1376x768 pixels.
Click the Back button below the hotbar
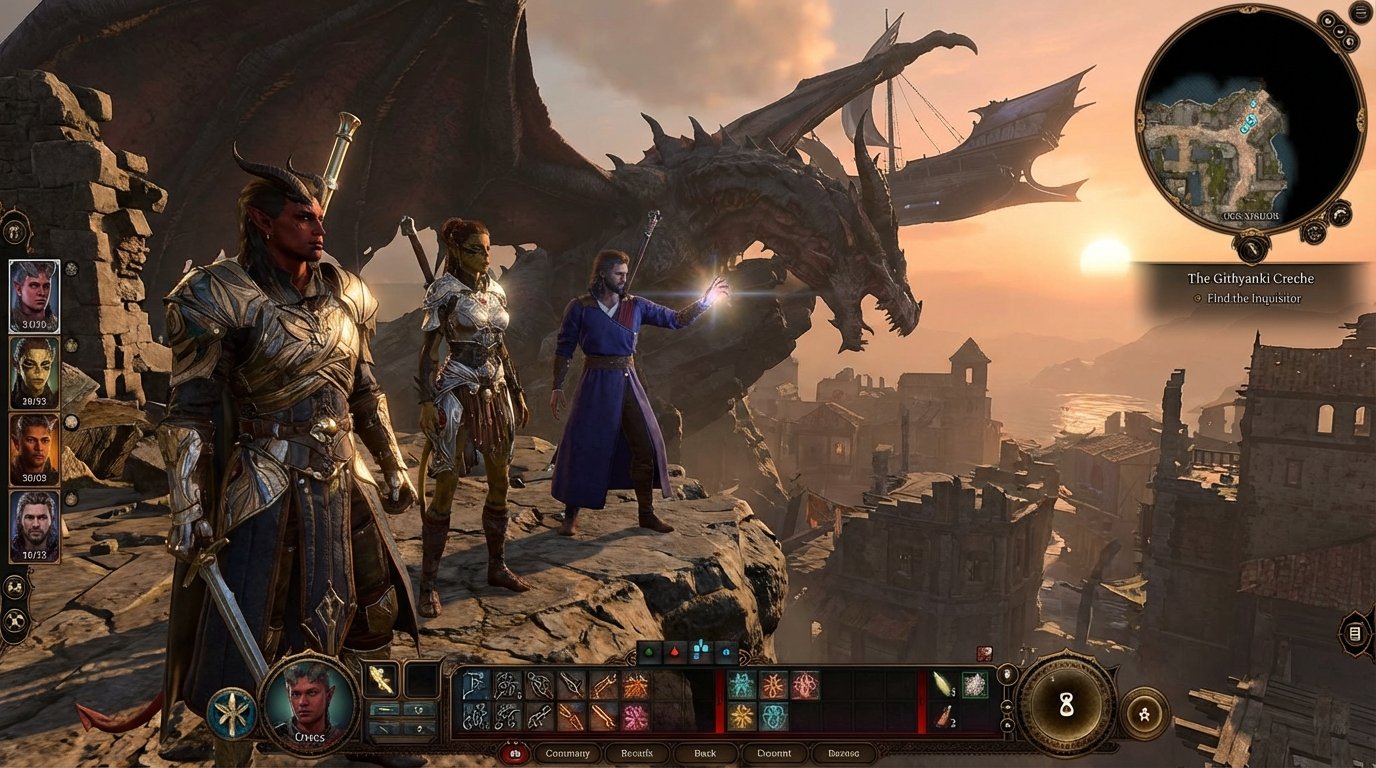[x=704, y=753]
